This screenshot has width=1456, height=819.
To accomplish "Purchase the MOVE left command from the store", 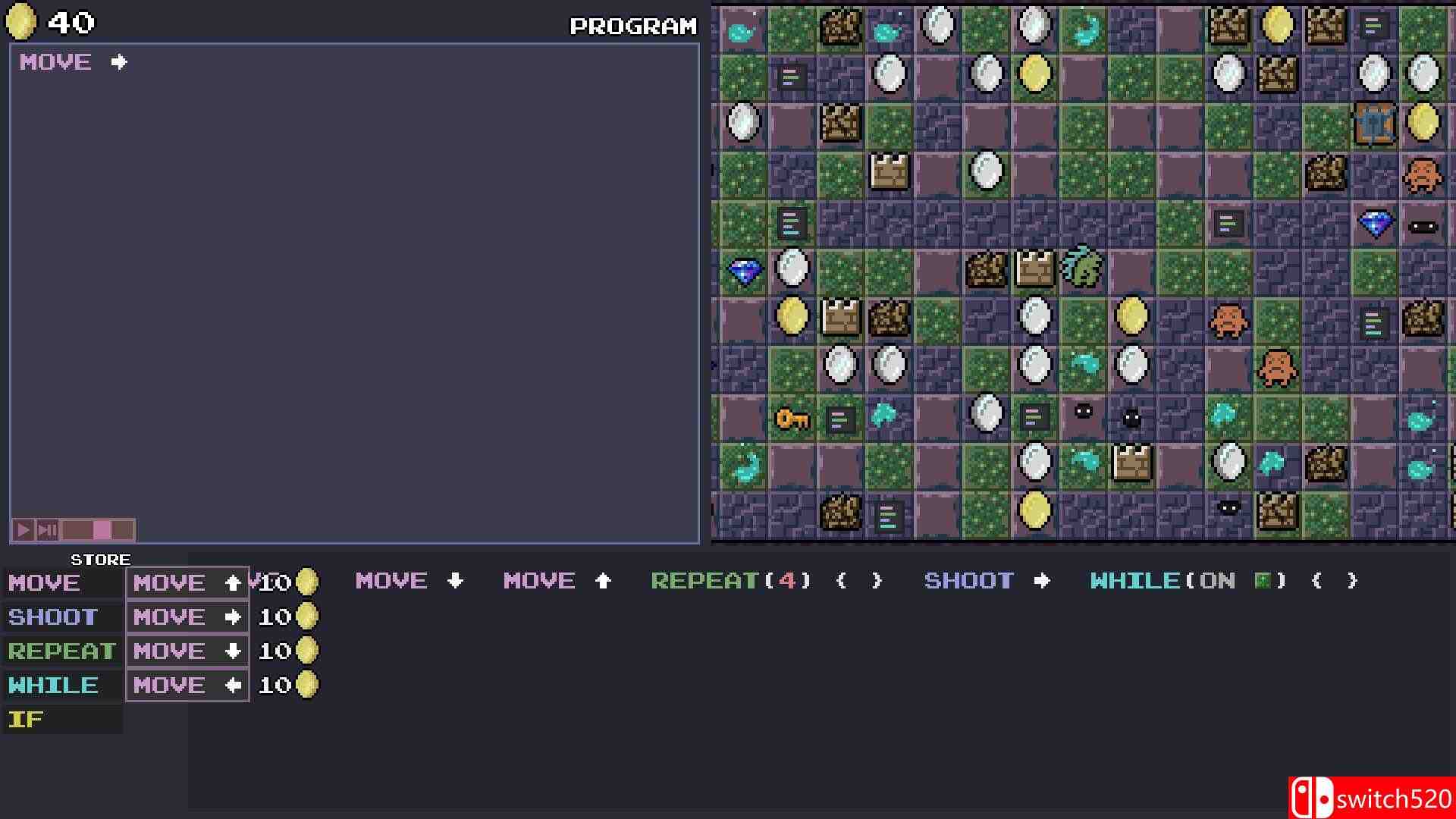I will 187,684.
